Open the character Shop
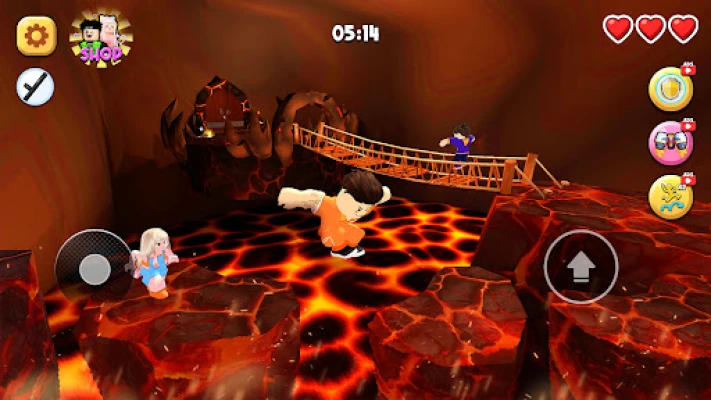 [100, 38]
